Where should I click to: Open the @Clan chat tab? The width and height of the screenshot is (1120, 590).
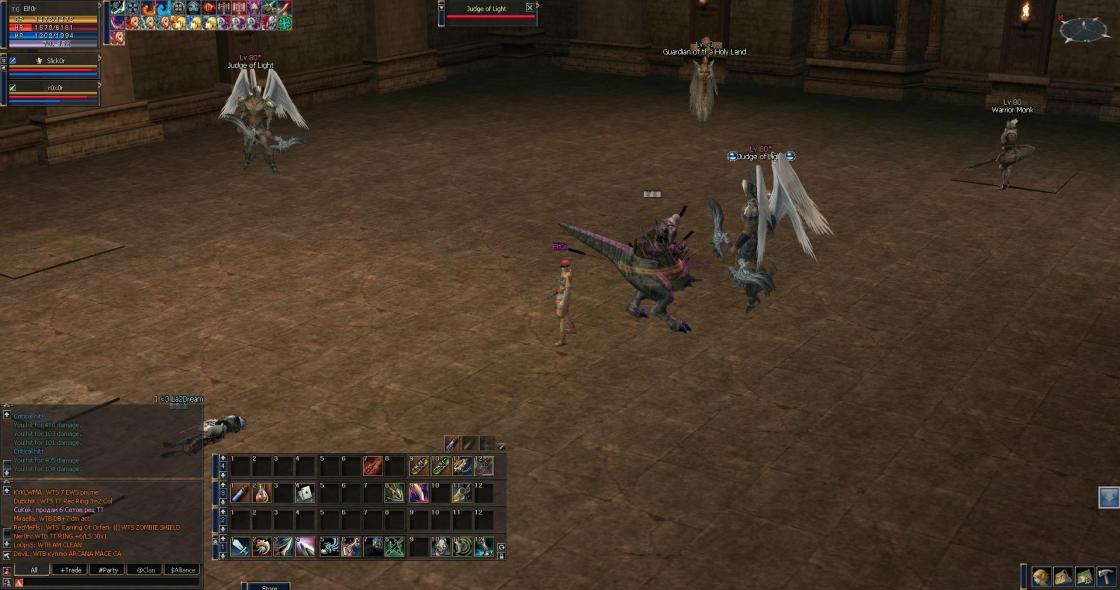tap(145, 570)
